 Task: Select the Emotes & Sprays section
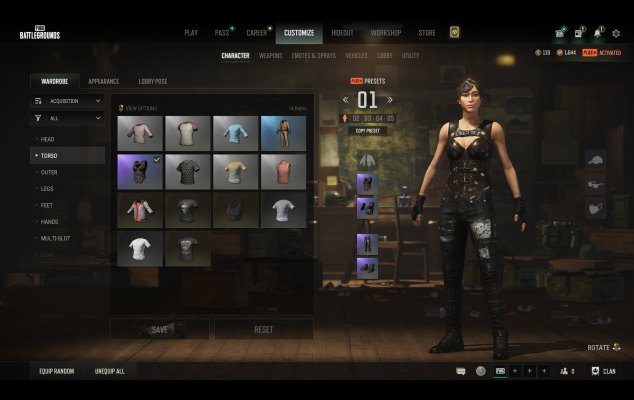tap(315, 56)
